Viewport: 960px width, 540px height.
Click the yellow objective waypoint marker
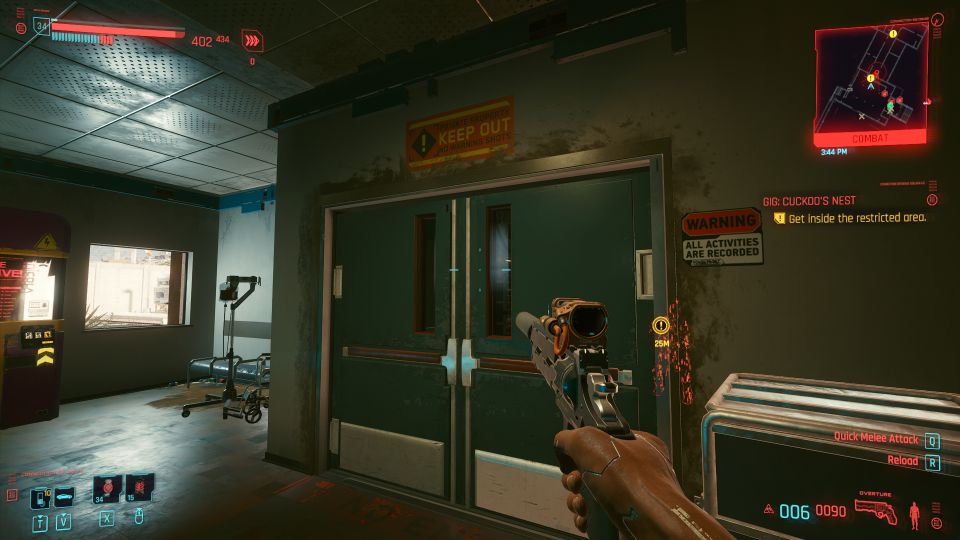click(x=660, y=325)
